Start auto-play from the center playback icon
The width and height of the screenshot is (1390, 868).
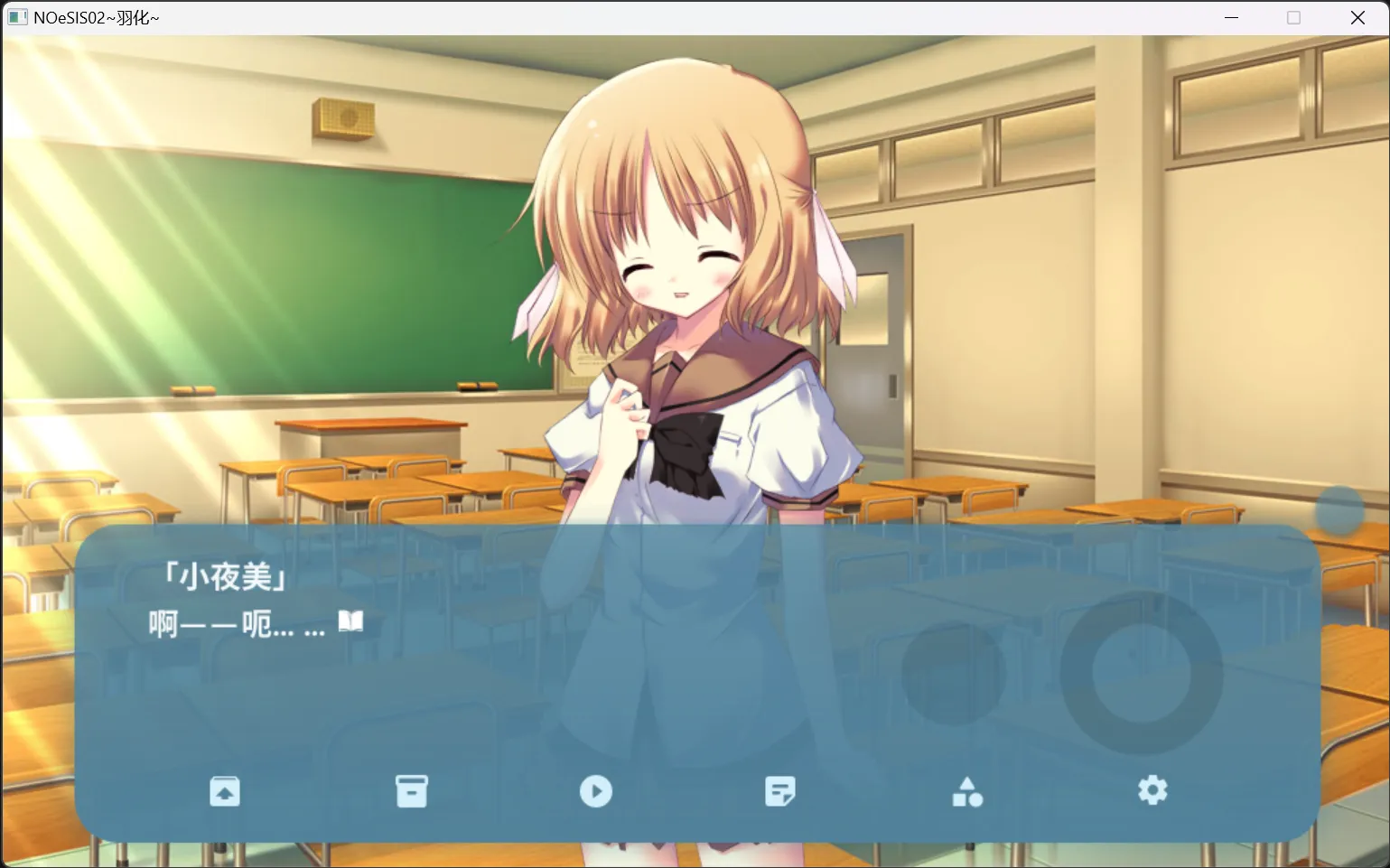[596, 790]
